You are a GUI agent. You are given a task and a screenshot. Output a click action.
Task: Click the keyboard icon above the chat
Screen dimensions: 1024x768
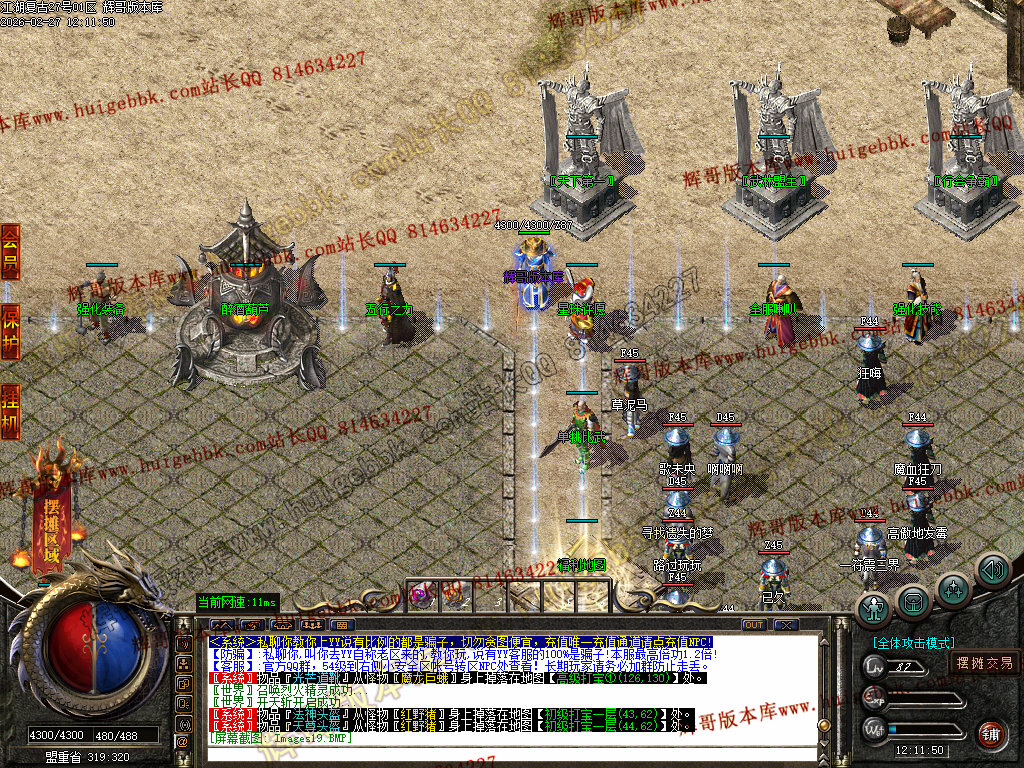(x=344, y=625)
